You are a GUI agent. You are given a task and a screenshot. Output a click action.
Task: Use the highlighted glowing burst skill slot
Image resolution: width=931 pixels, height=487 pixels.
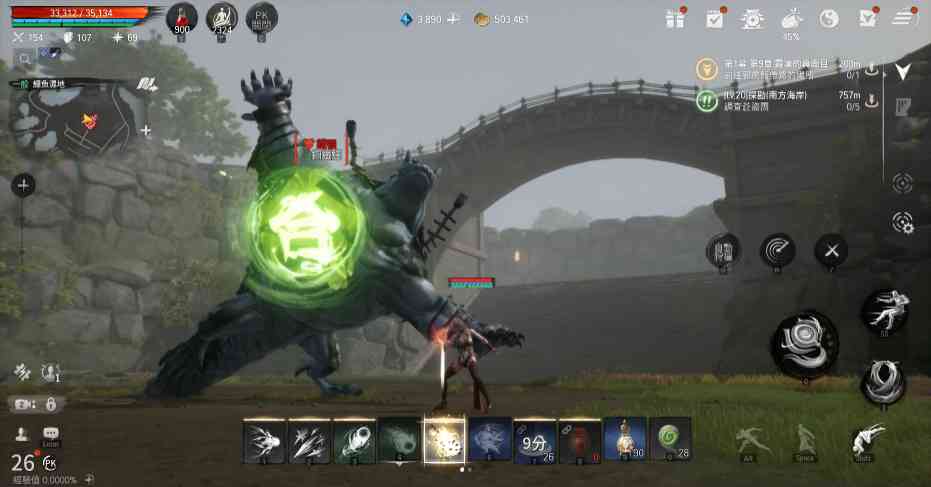click(444, 440)
